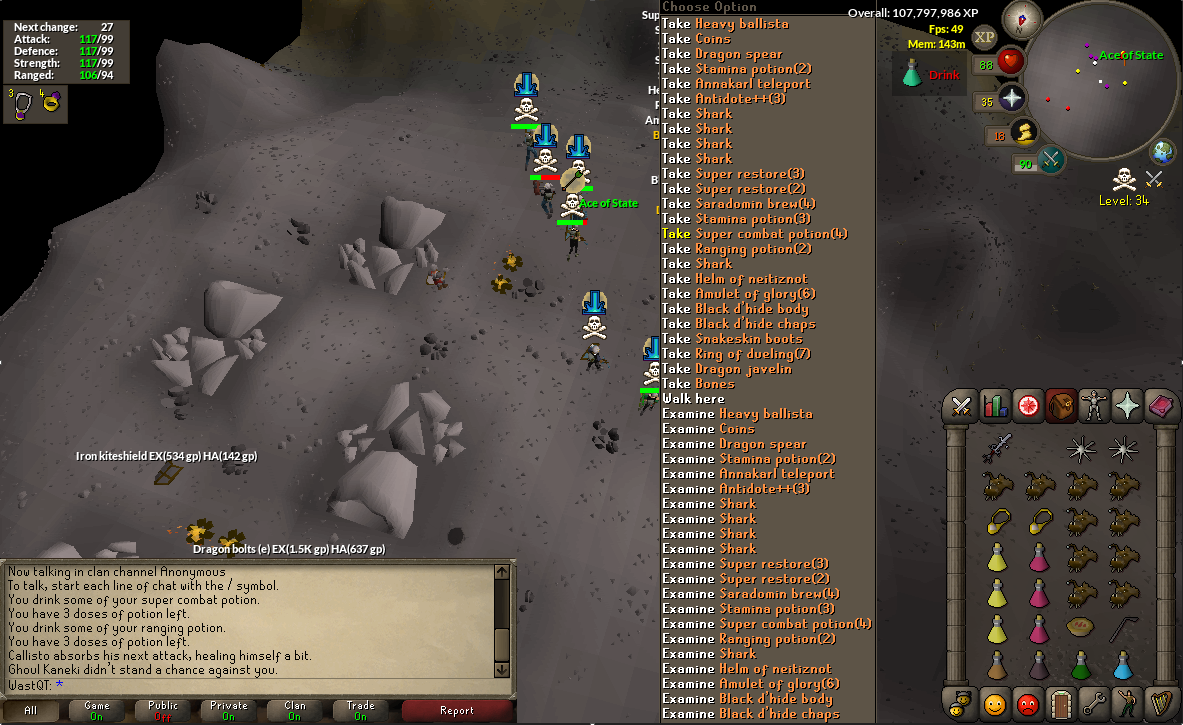The image size is (1183, 725).
Task: Switch to the Clan chat tab
Action: coord(295,711)
